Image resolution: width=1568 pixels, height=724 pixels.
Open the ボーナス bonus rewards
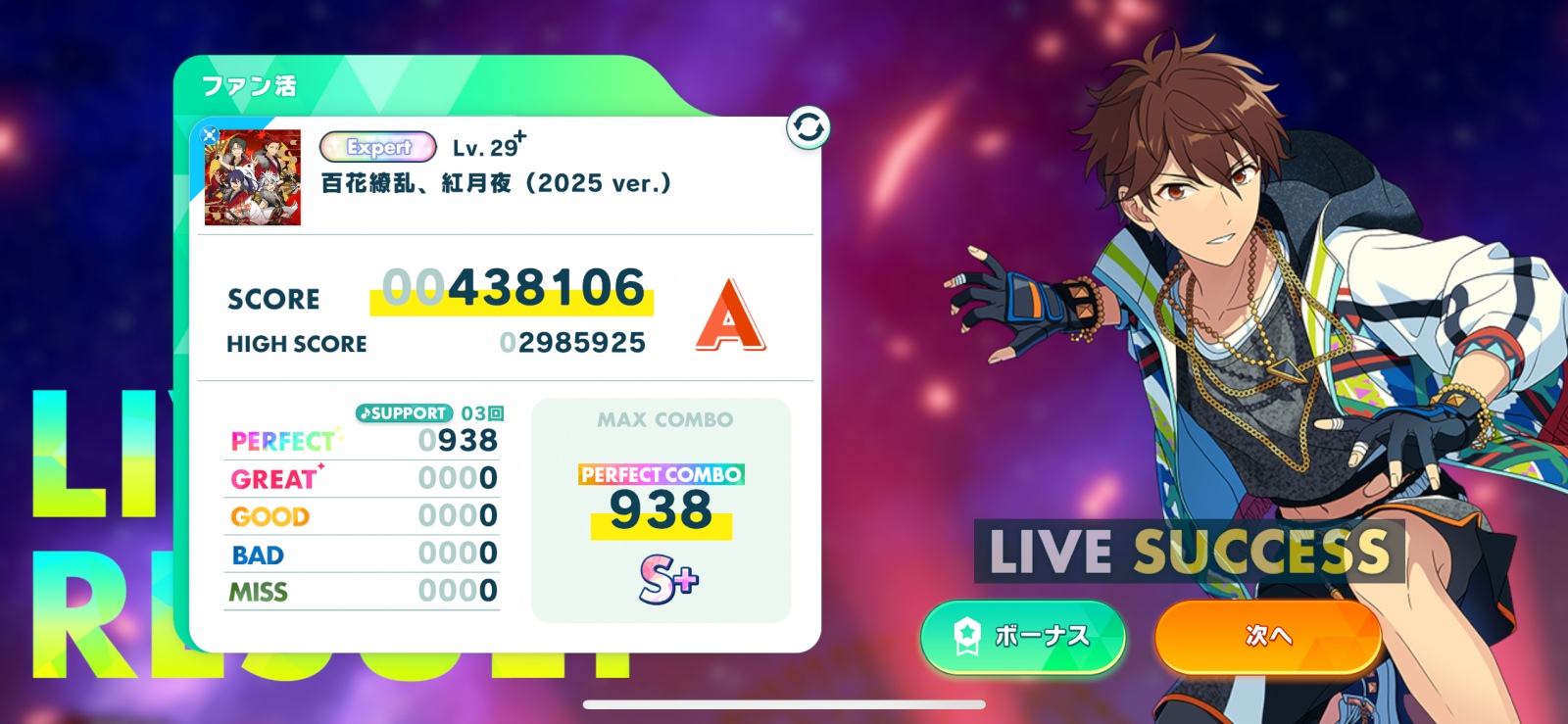(x=1022, y=636)
